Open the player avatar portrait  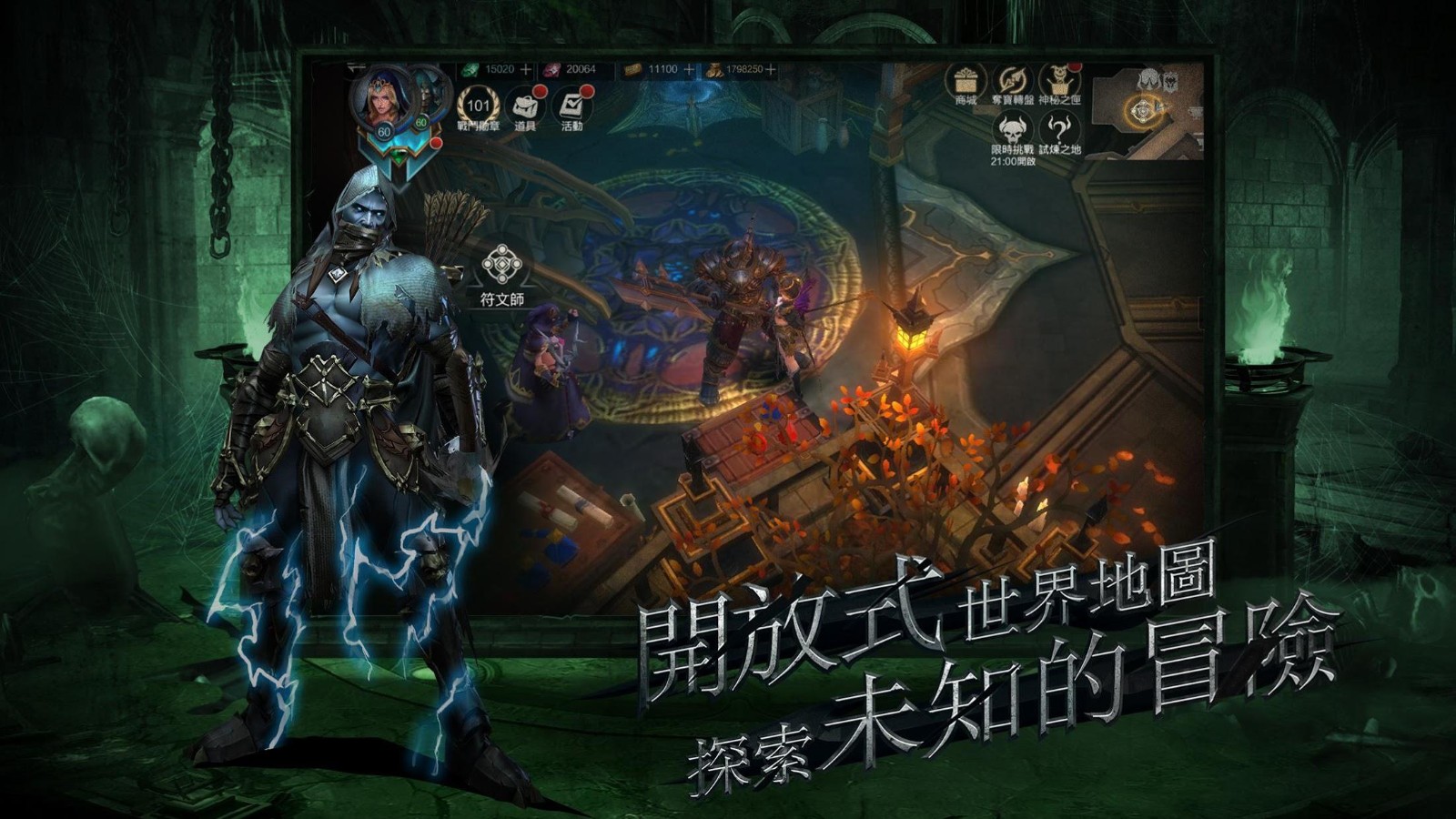pos(380,102)
